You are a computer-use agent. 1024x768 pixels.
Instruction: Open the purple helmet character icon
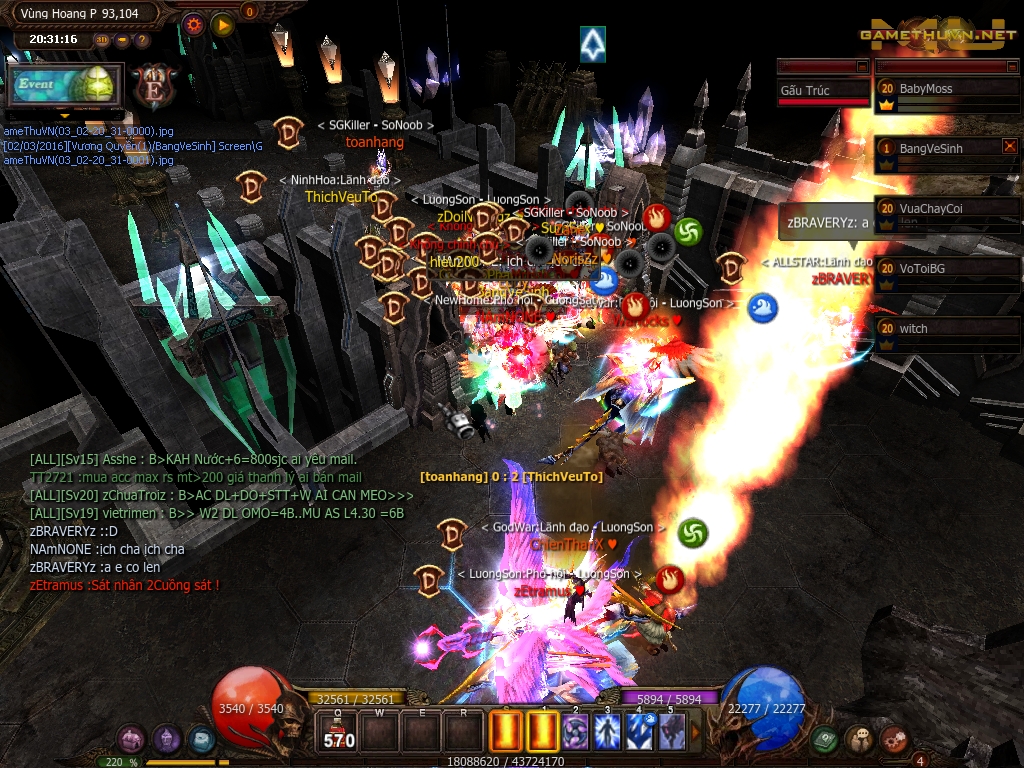click(x=166, y=740)
